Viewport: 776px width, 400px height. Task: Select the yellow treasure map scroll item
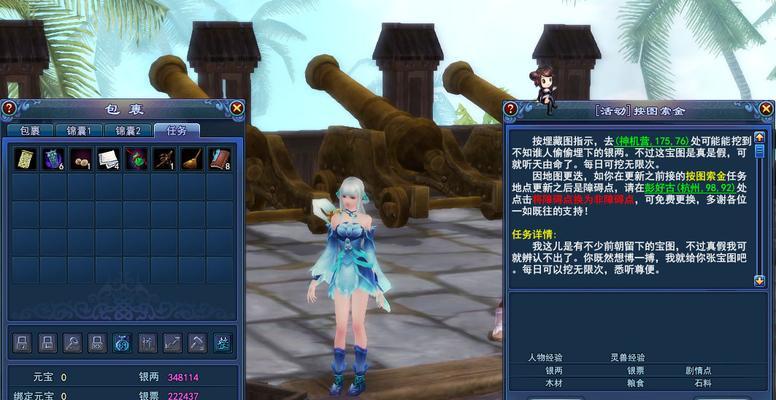coord(24,159)
